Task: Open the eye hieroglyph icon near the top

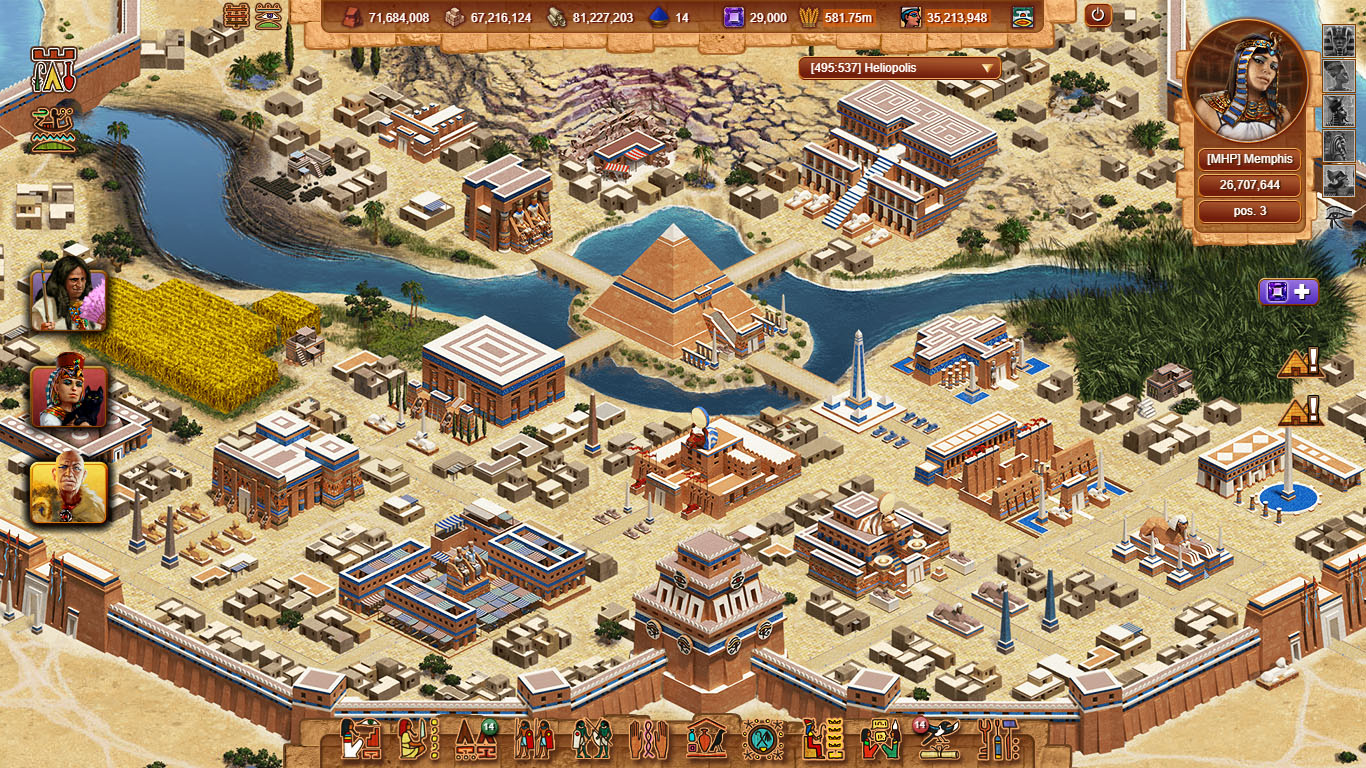Action: pos(268,16)
